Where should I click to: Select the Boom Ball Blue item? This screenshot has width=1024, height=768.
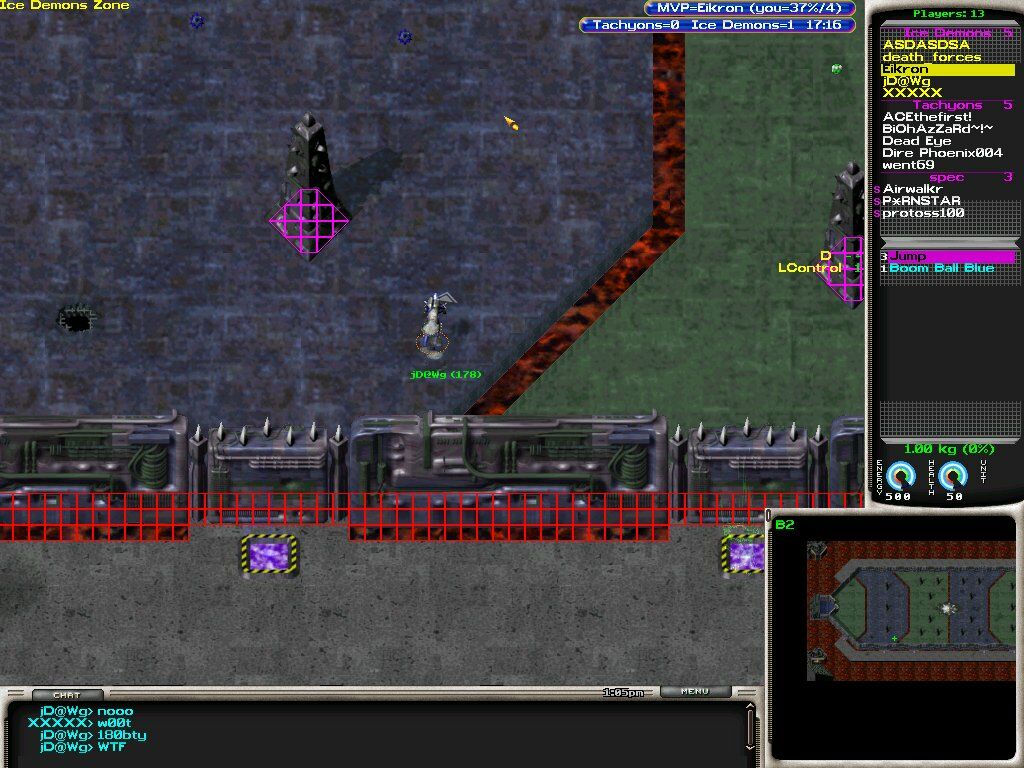941,268
